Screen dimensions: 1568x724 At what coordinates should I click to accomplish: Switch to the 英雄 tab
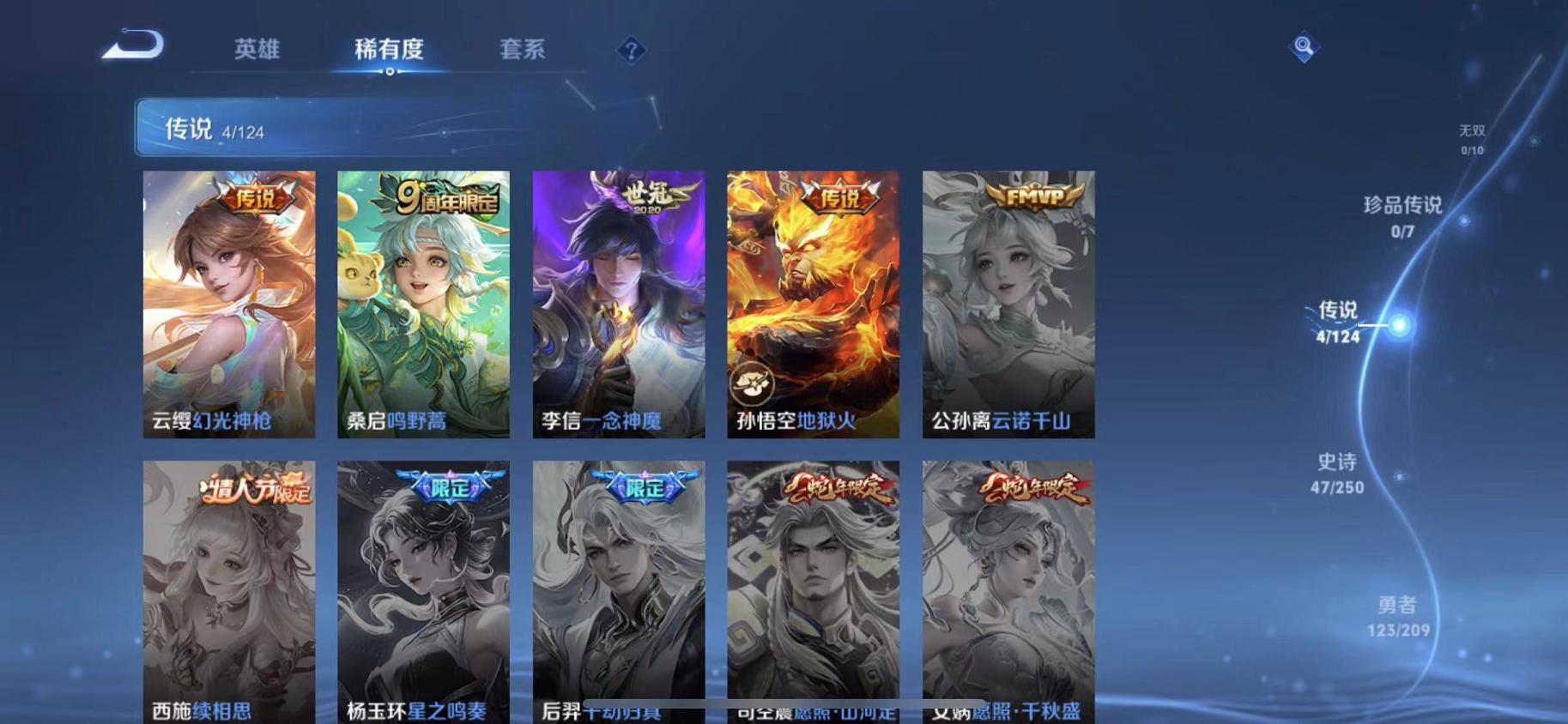pos(256,50)
